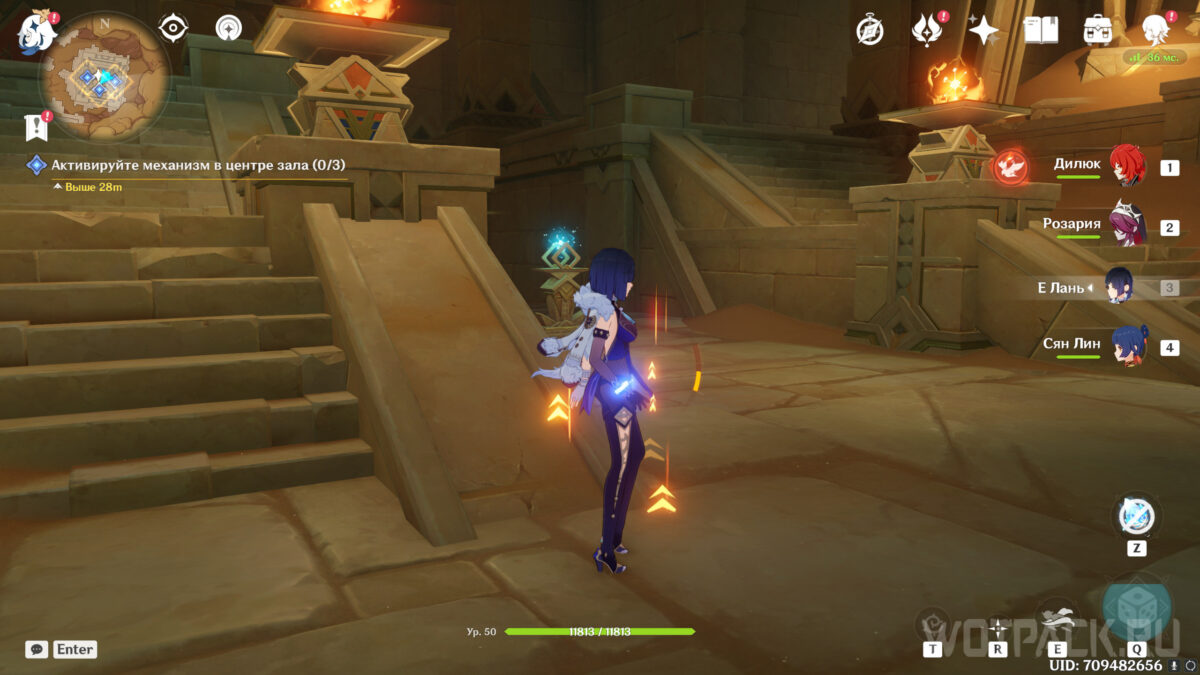Open the character screen icon
The image size is (1200, 675).
pyautogui.click(x=1155, y=29)
